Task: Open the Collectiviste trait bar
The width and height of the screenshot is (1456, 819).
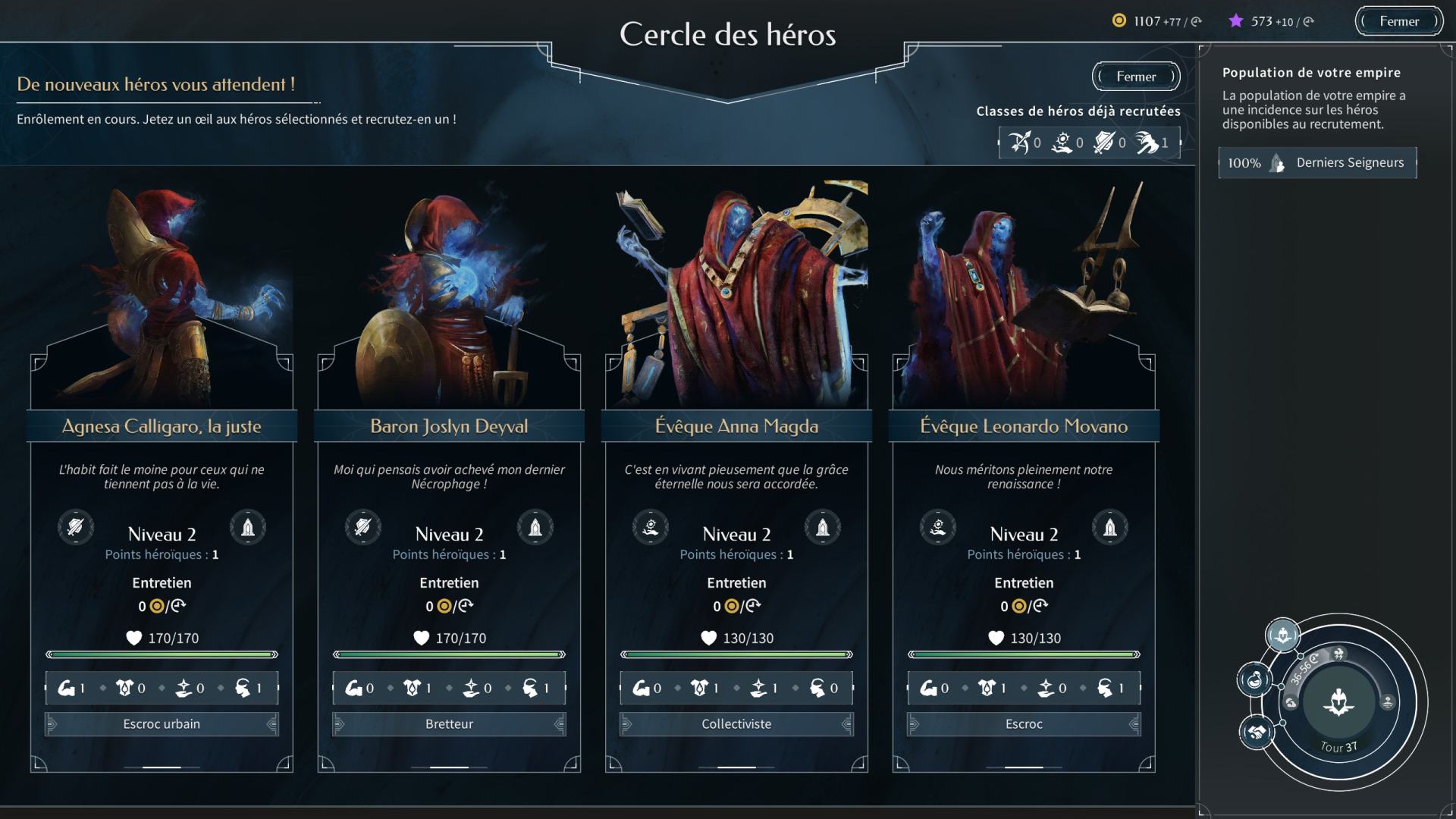Action: tap(736, 724)
